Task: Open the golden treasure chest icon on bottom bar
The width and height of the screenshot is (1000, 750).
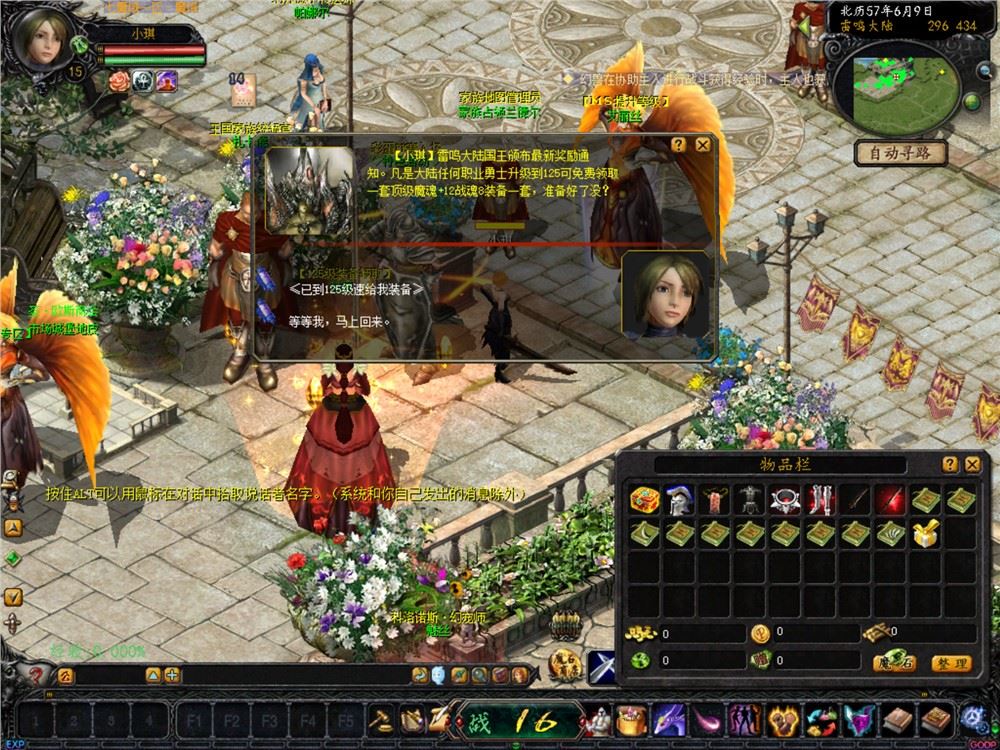Action: click(x=631, y=718)
